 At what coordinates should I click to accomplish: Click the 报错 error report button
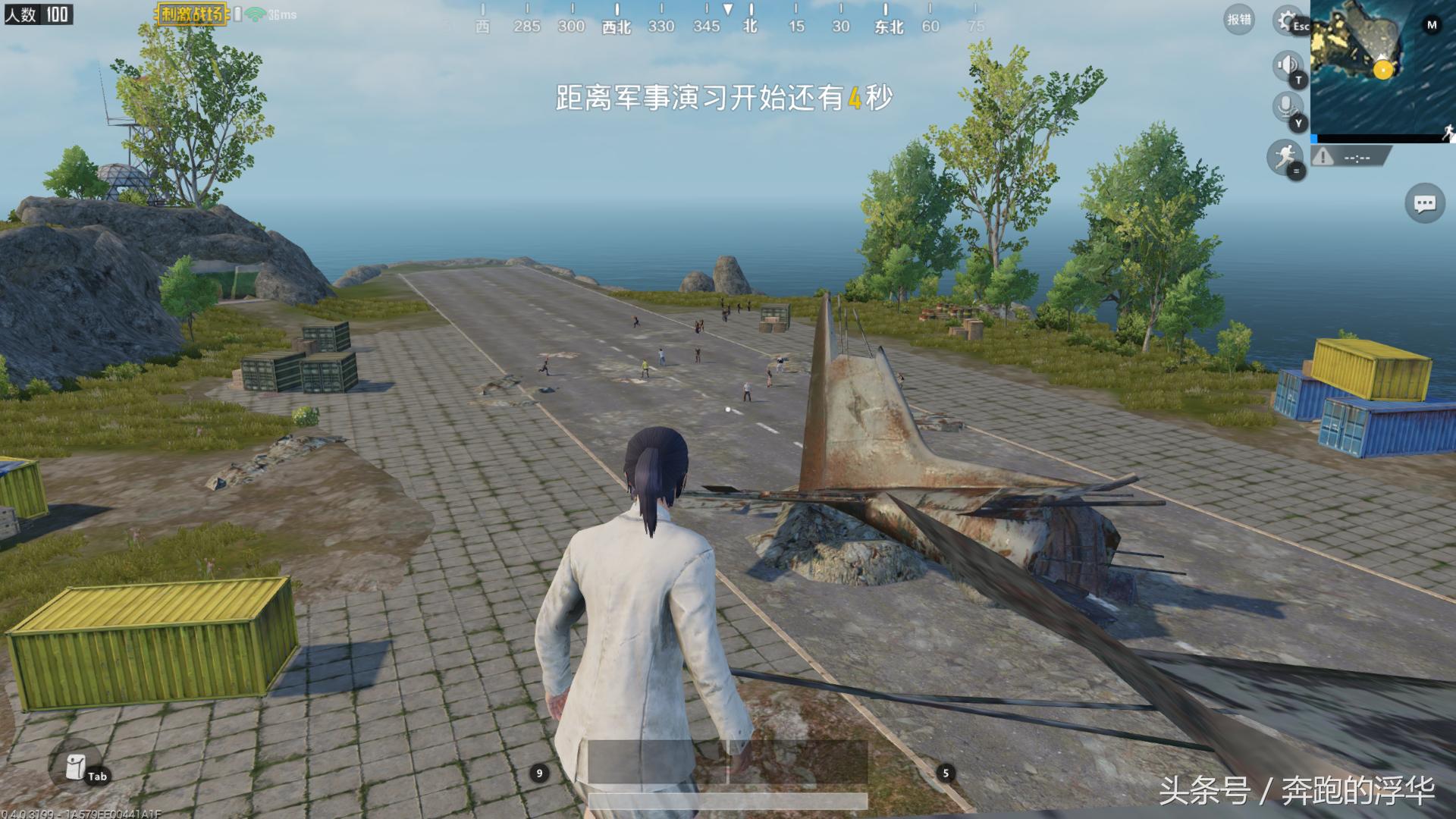click(x=1238, y=20)
